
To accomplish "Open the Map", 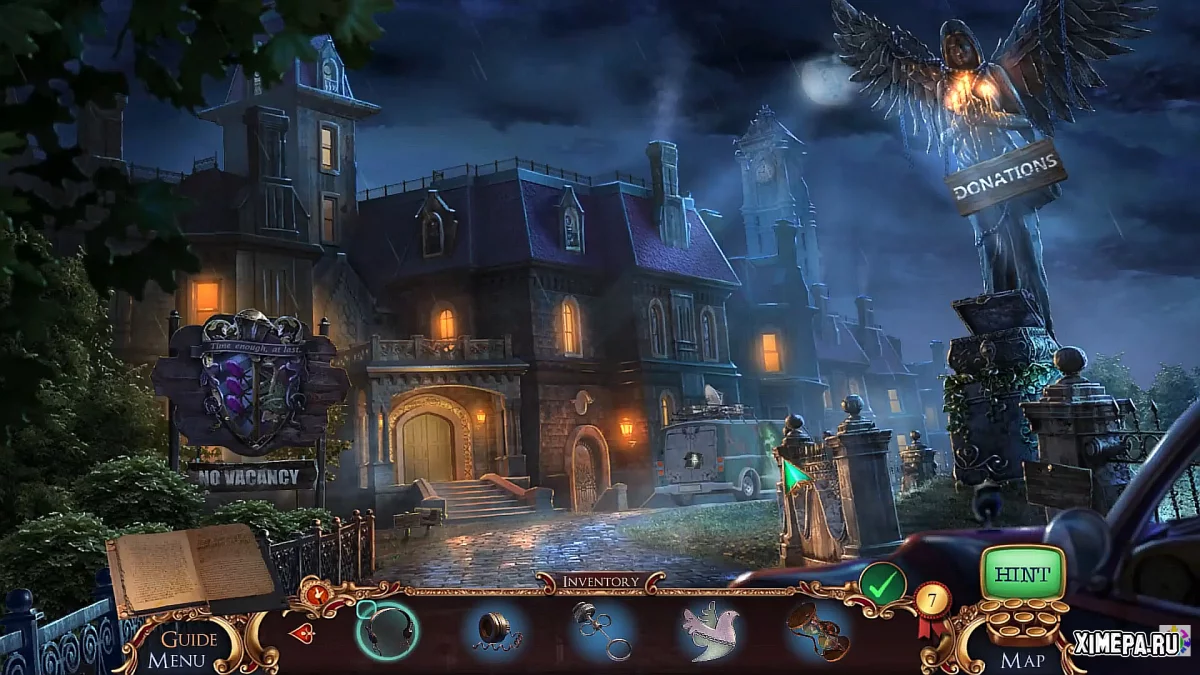I will [1023, 660].
